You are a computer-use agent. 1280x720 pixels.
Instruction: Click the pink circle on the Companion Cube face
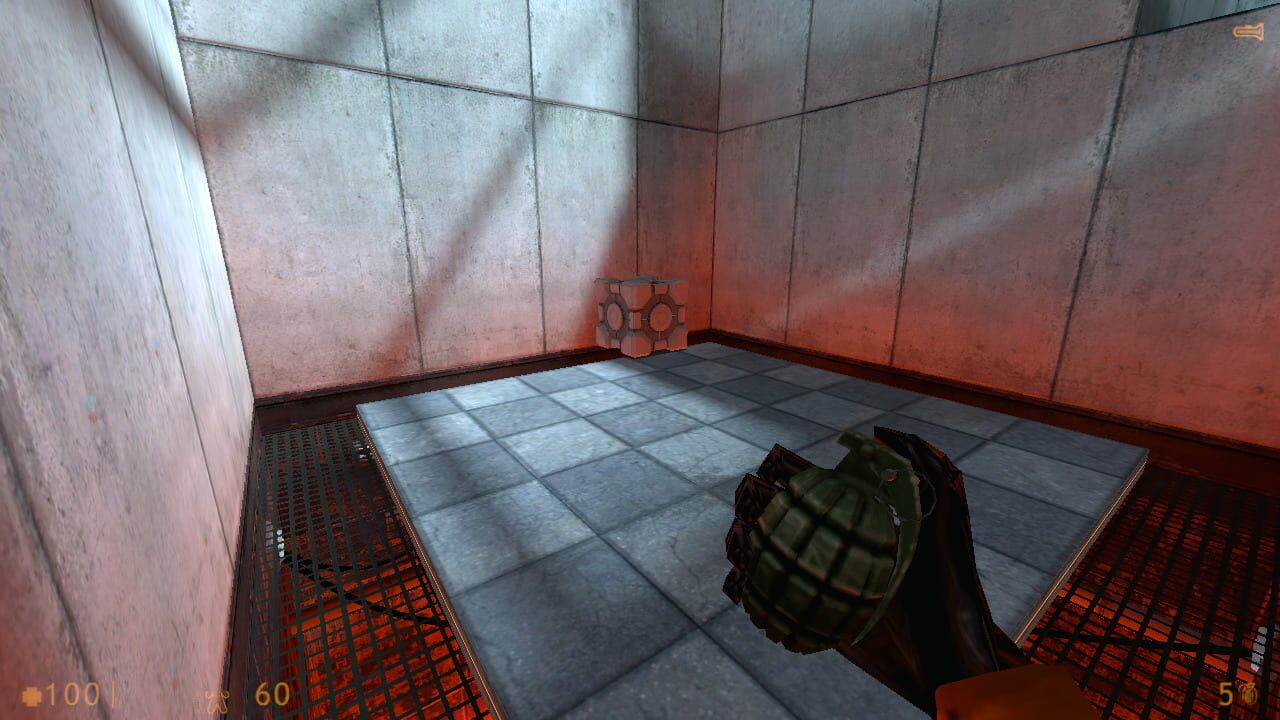(x=660, y=315)
